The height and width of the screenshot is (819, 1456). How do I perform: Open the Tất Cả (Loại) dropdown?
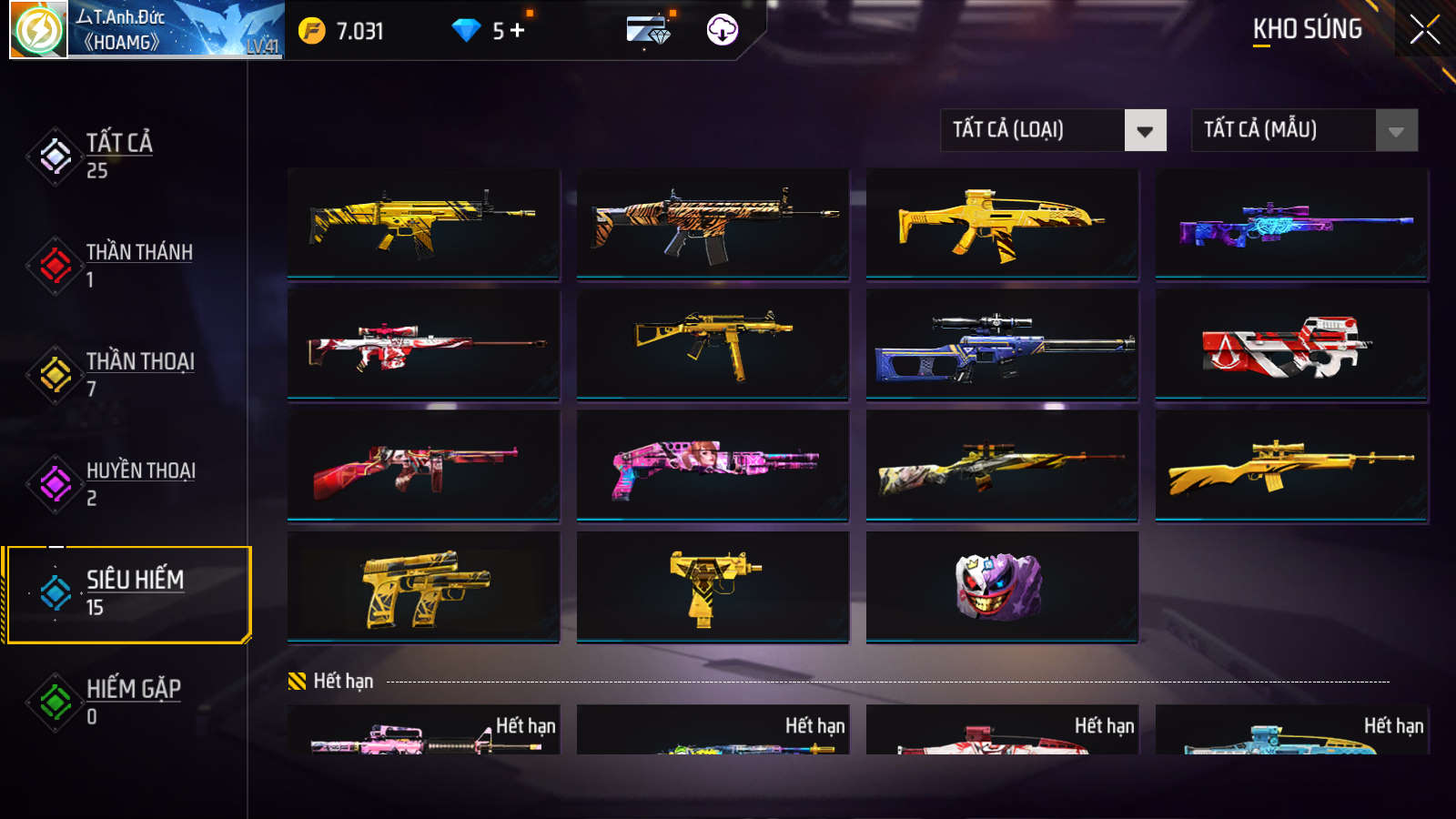tap(1053, 130)
